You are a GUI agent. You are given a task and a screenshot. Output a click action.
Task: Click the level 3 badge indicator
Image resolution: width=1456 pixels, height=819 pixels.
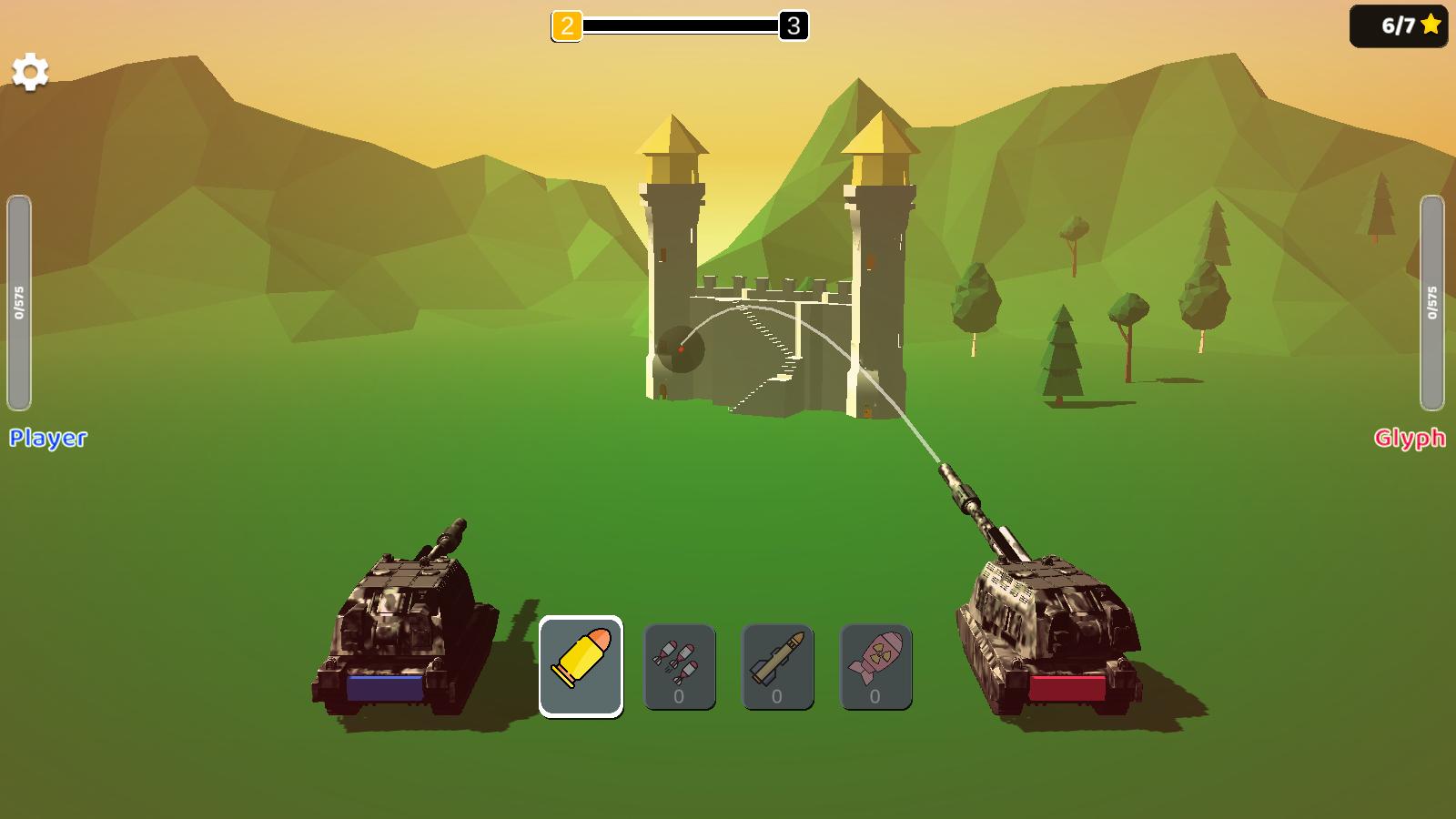click(793, 26)
